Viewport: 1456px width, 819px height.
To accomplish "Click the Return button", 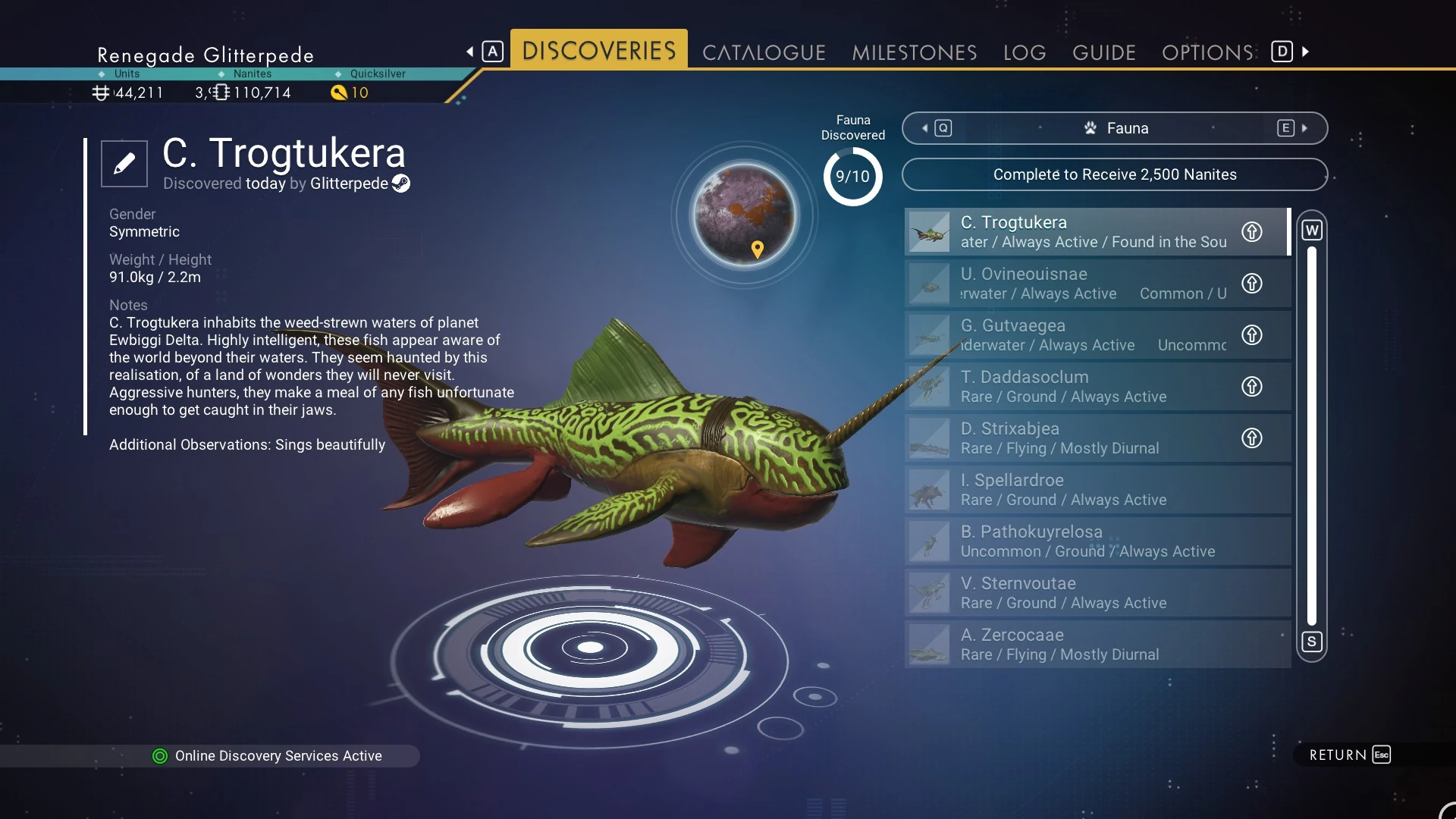I will pos(1349,755).
